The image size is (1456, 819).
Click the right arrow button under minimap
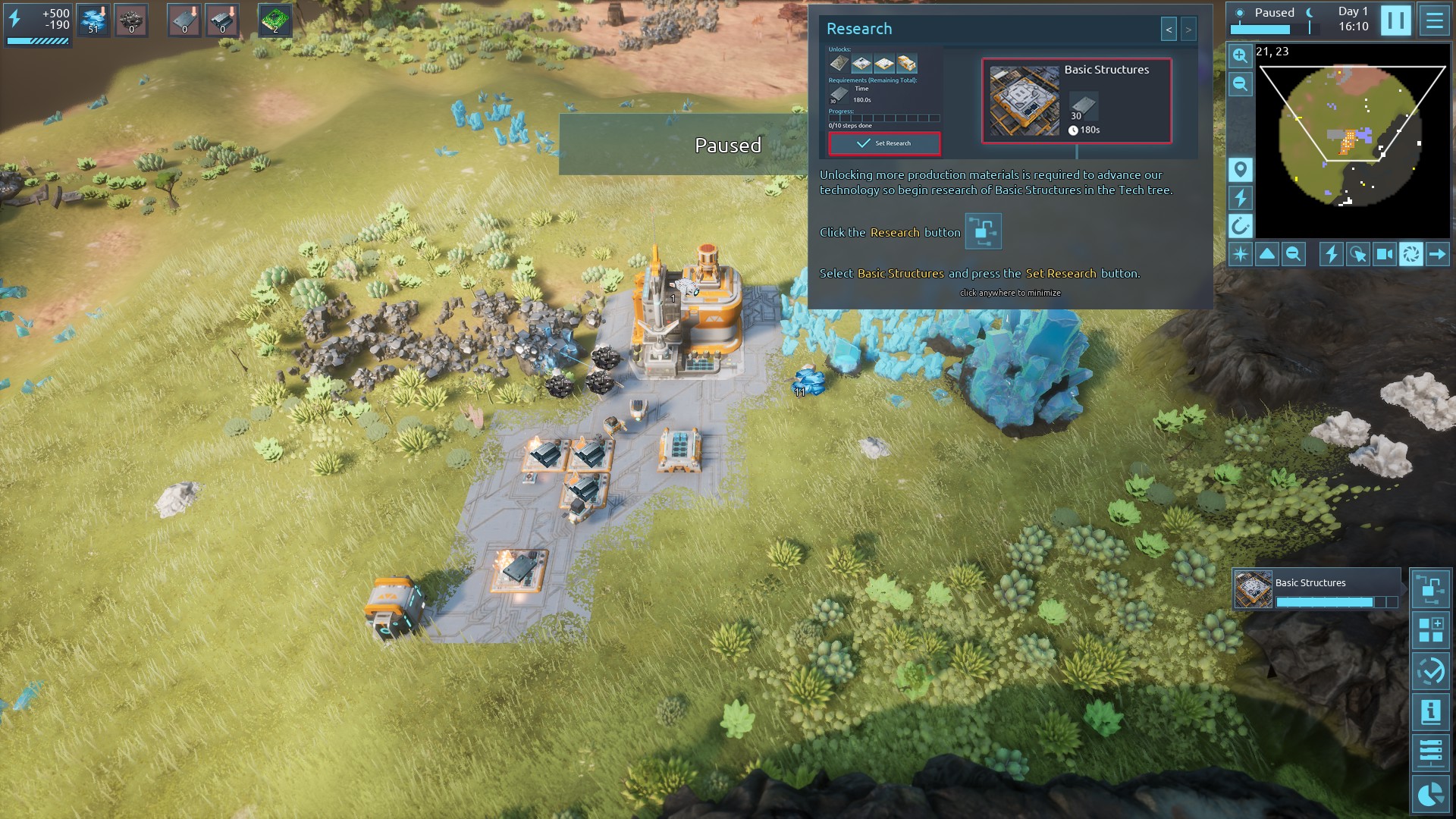[x=1437, y=254]
